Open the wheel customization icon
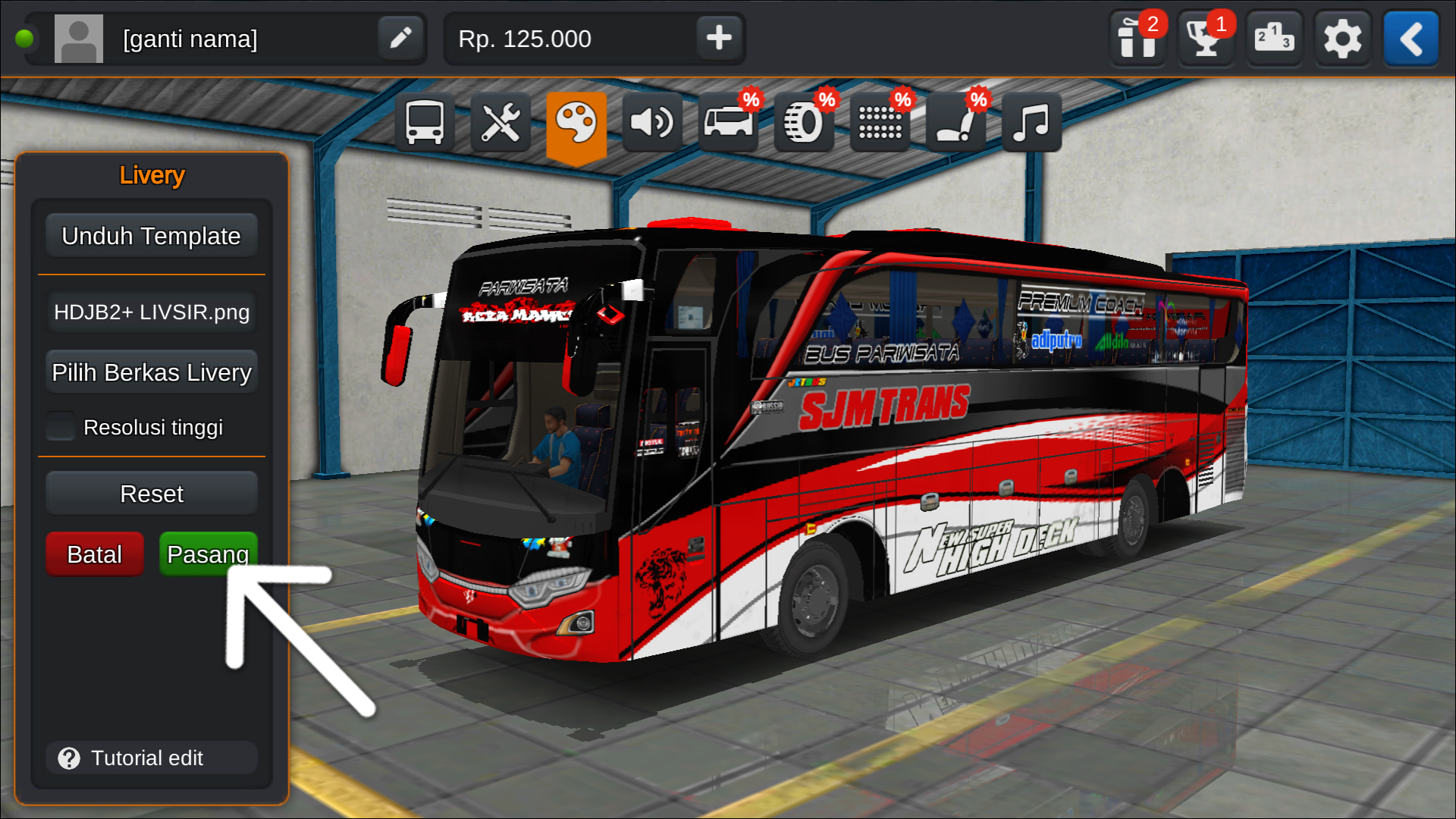The width and height of the screenshot is (1456, 819). point(802,121)
